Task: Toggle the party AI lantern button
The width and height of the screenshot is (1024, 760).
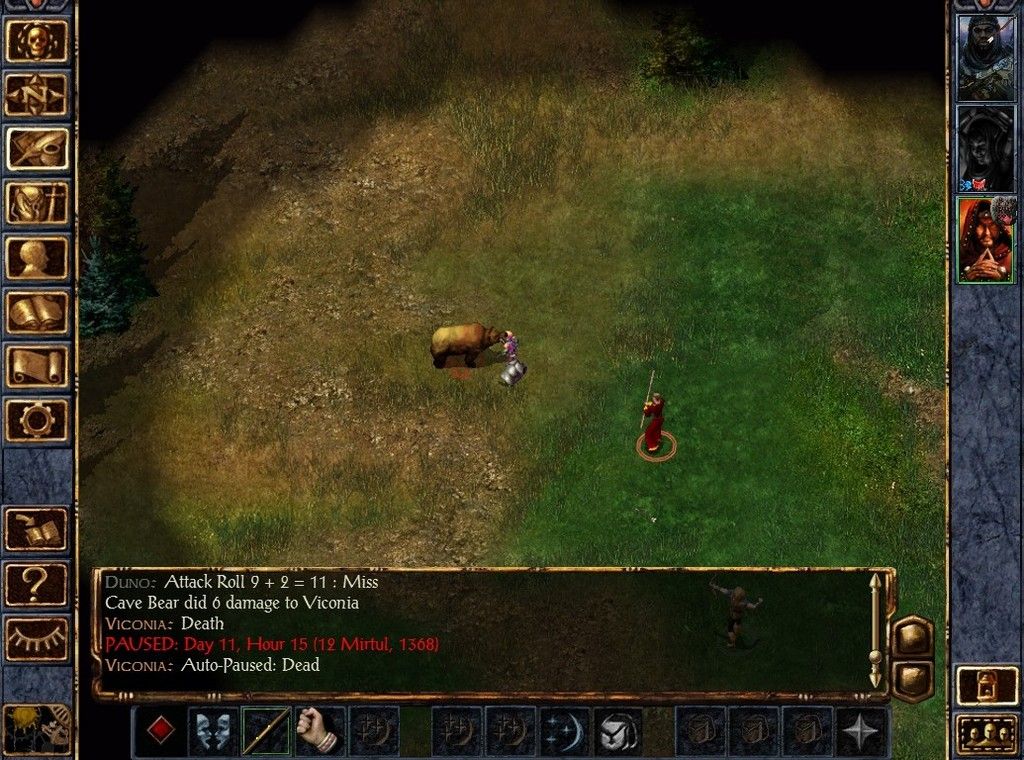Action: 985,685
